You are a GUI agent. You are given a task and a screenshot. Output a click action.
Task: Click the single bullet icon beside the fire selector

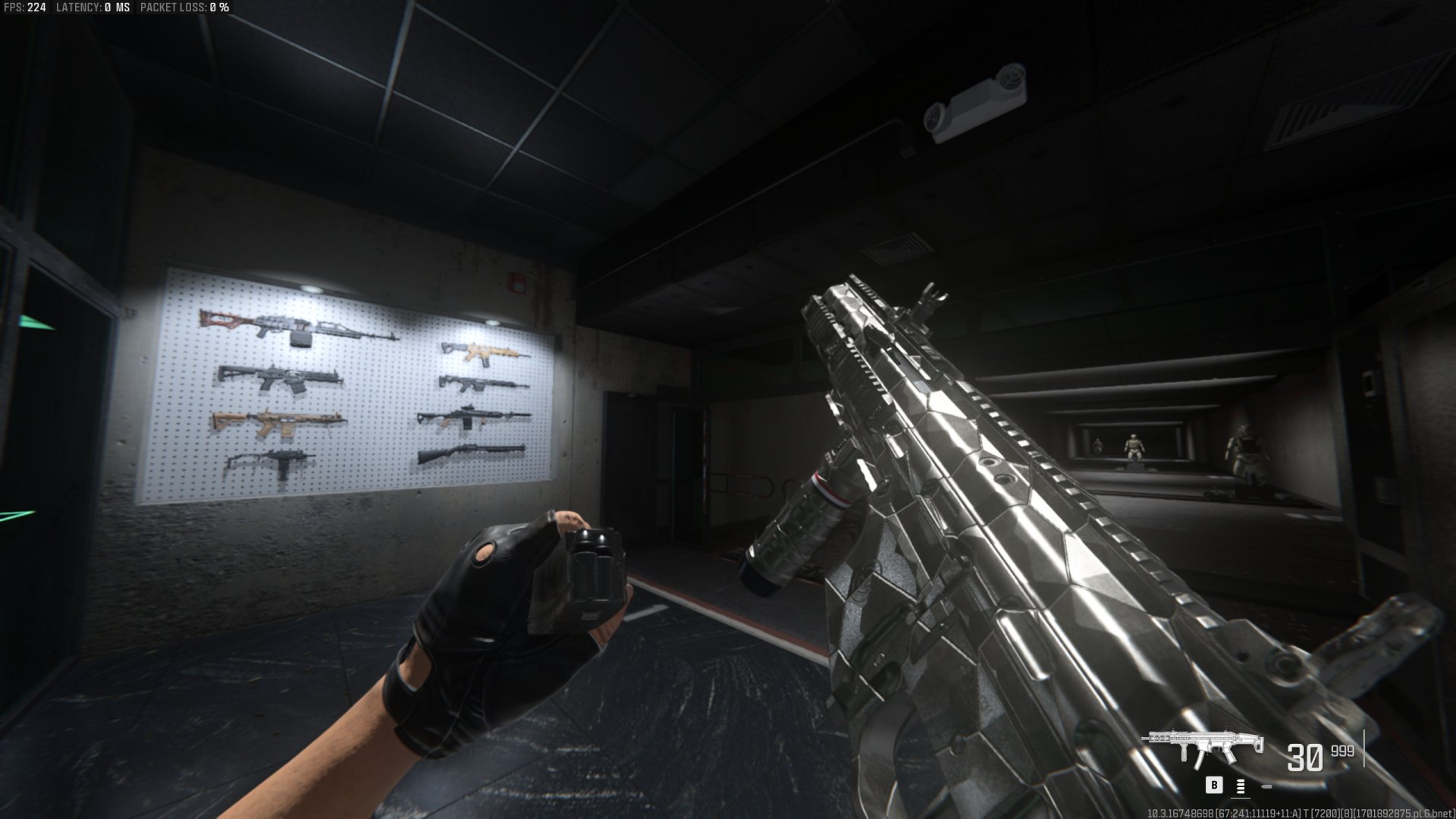pyautogui.click(x=1266, y=786)
